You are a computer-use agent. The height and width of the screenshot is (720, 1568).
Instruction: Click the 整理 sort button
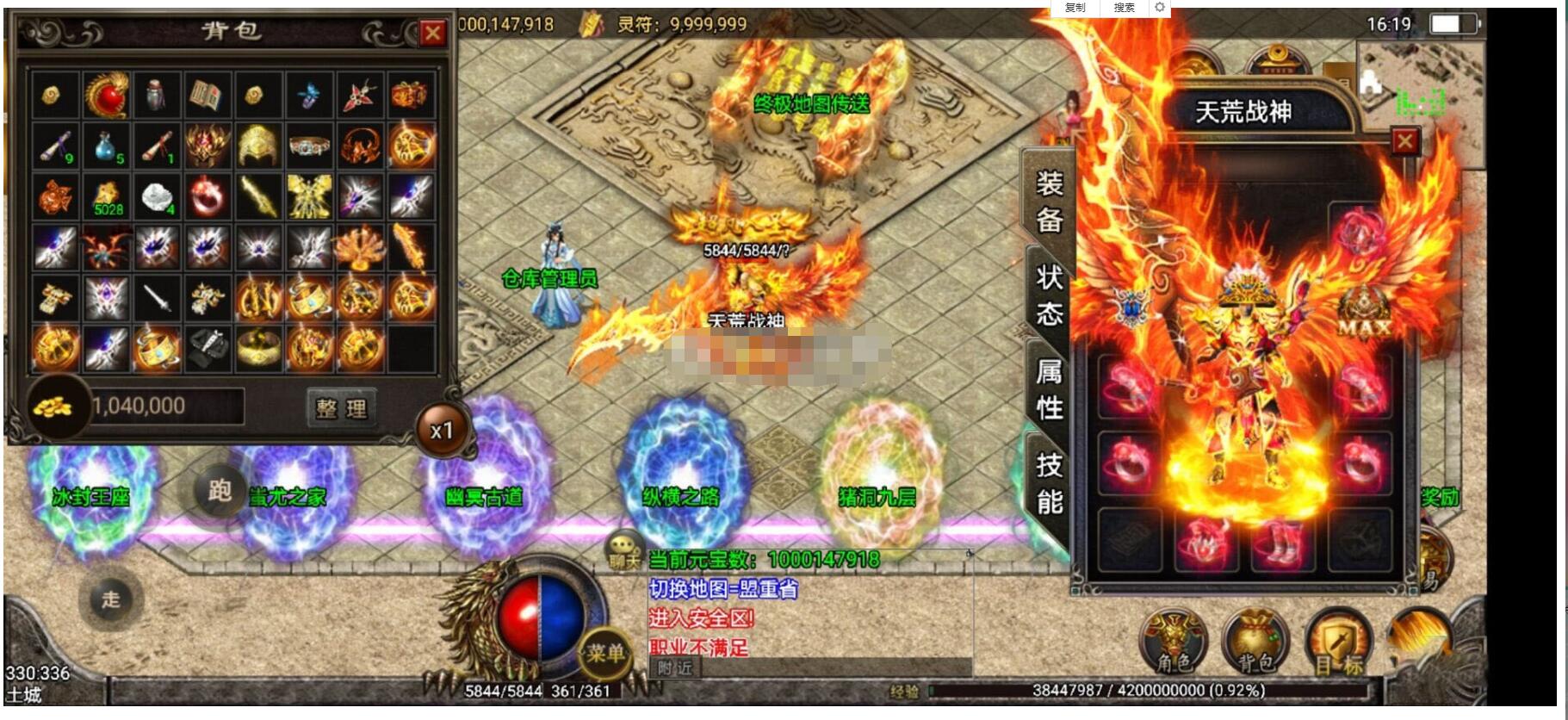(x=342, y=407)
